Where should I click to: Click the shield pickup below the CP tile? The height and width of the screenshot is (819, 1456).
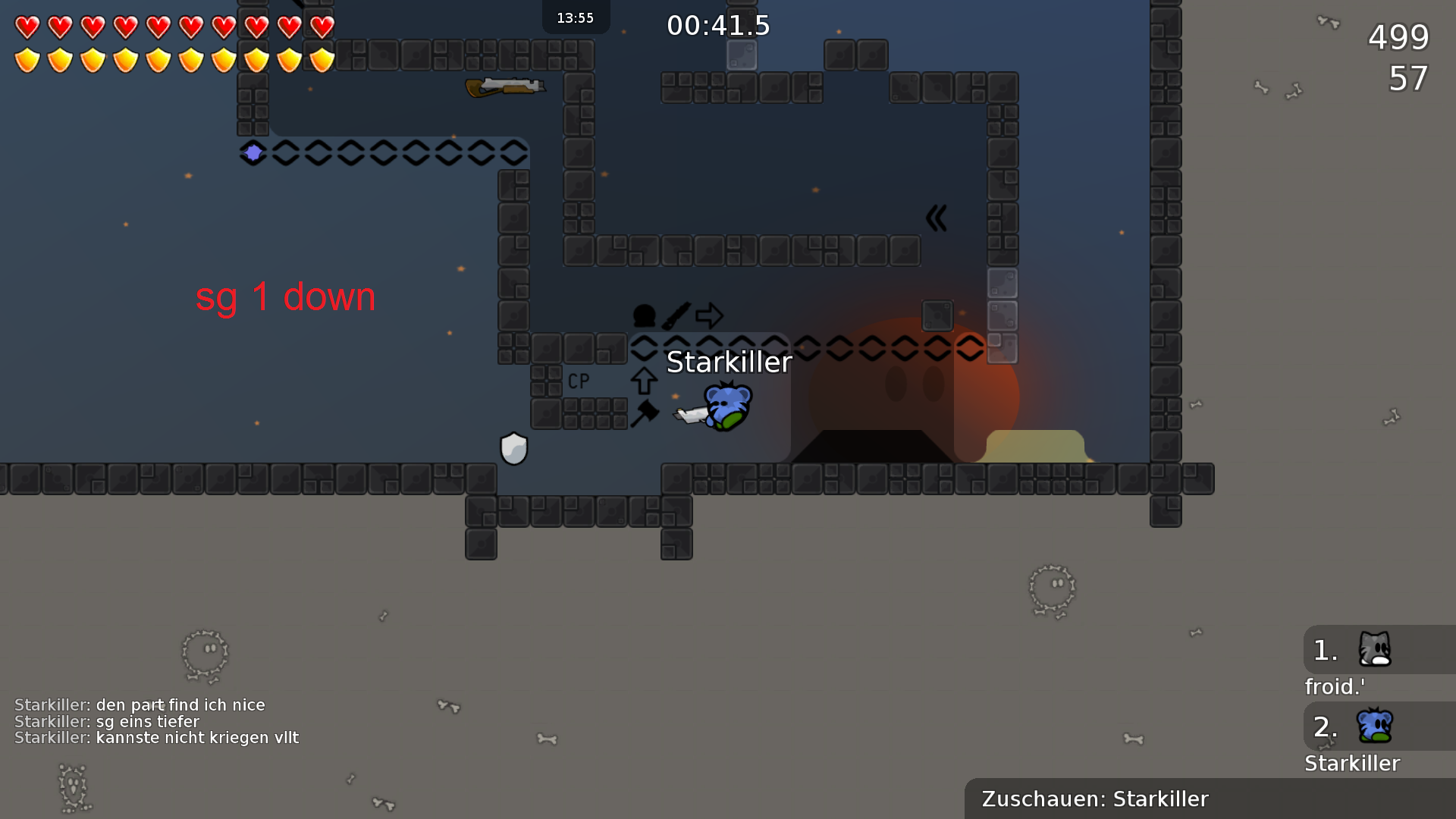click(513, 447)
